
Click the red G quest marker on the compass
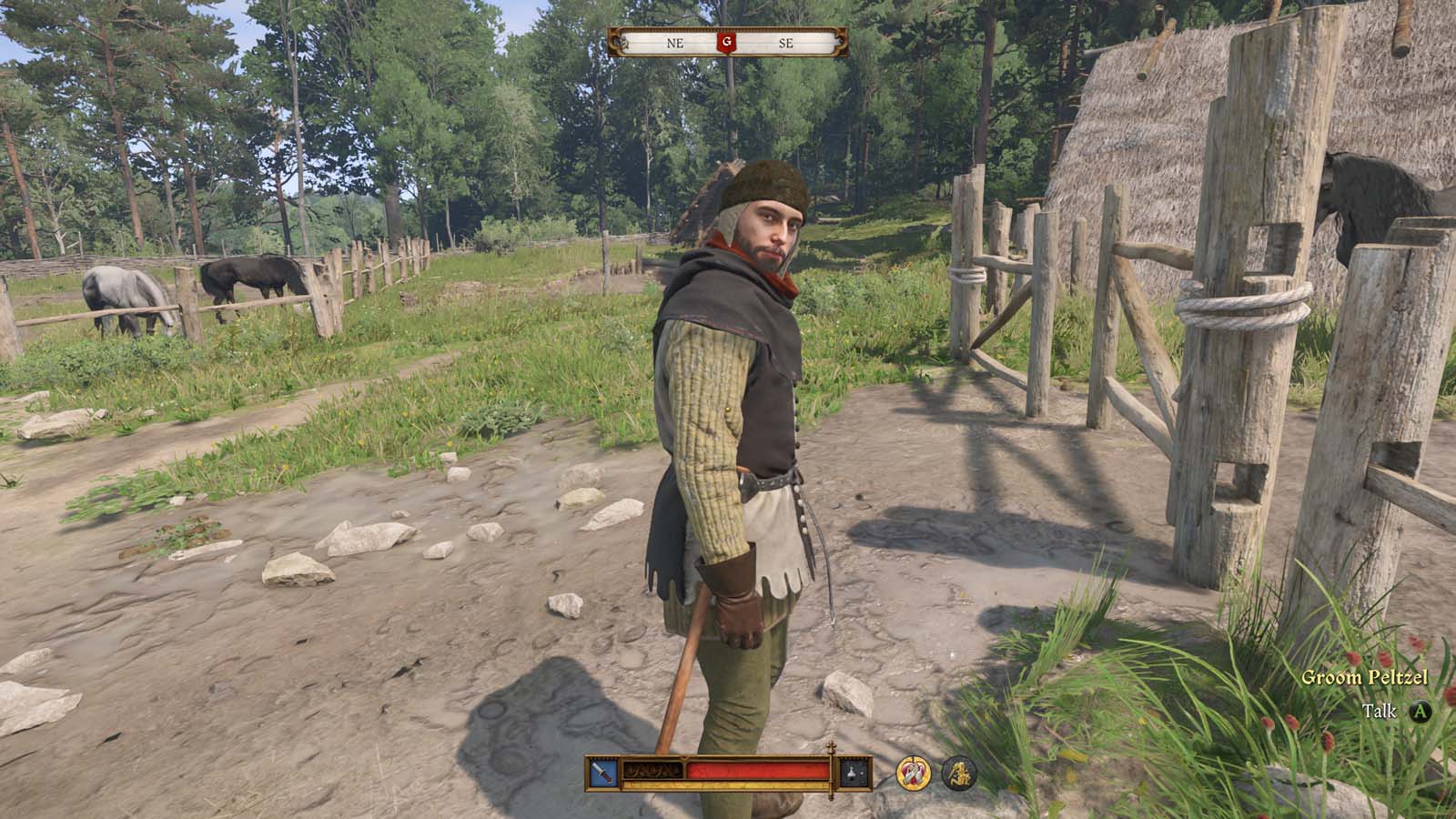(726, 41)
